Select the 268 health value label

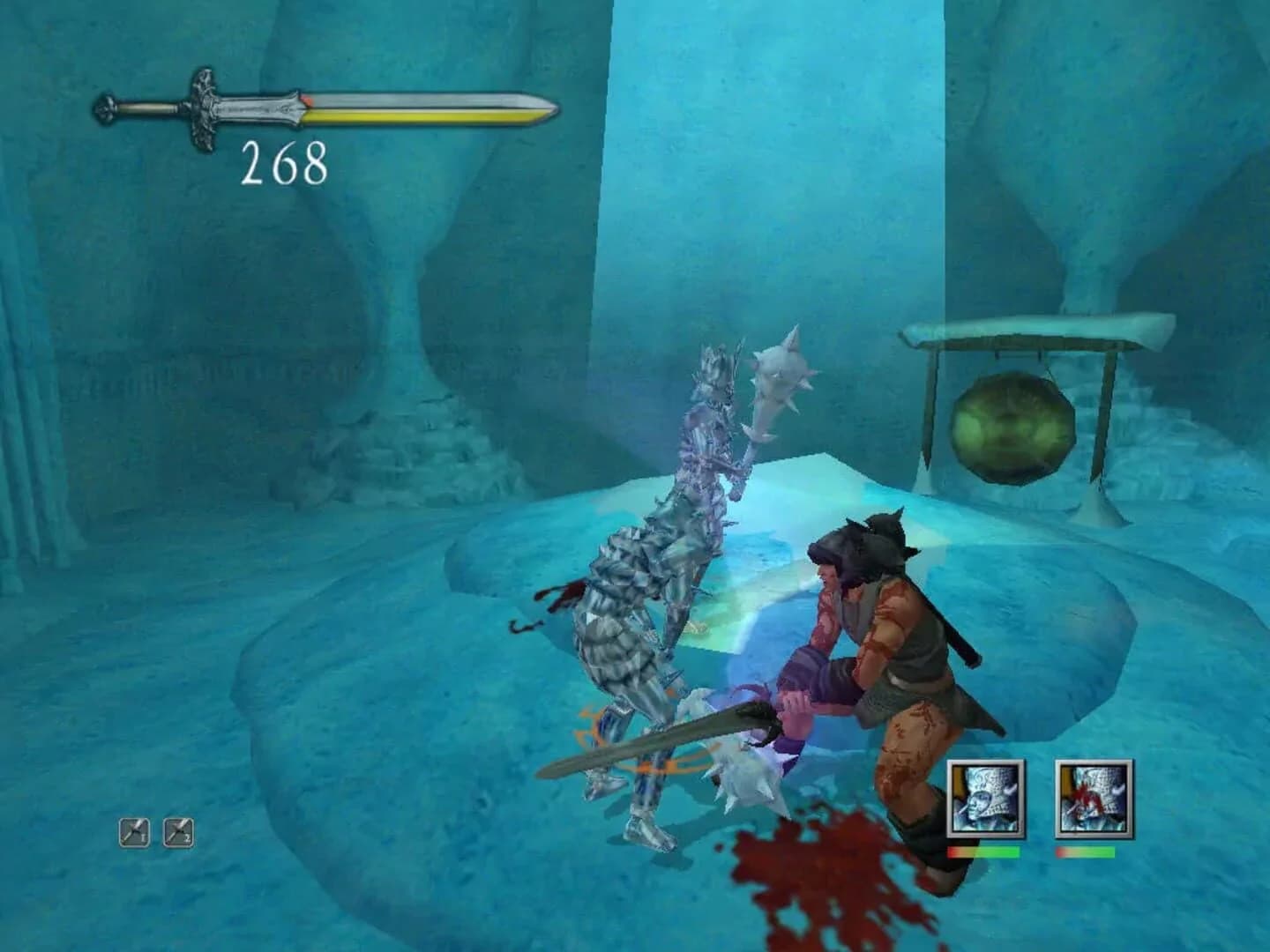point(284,162)
